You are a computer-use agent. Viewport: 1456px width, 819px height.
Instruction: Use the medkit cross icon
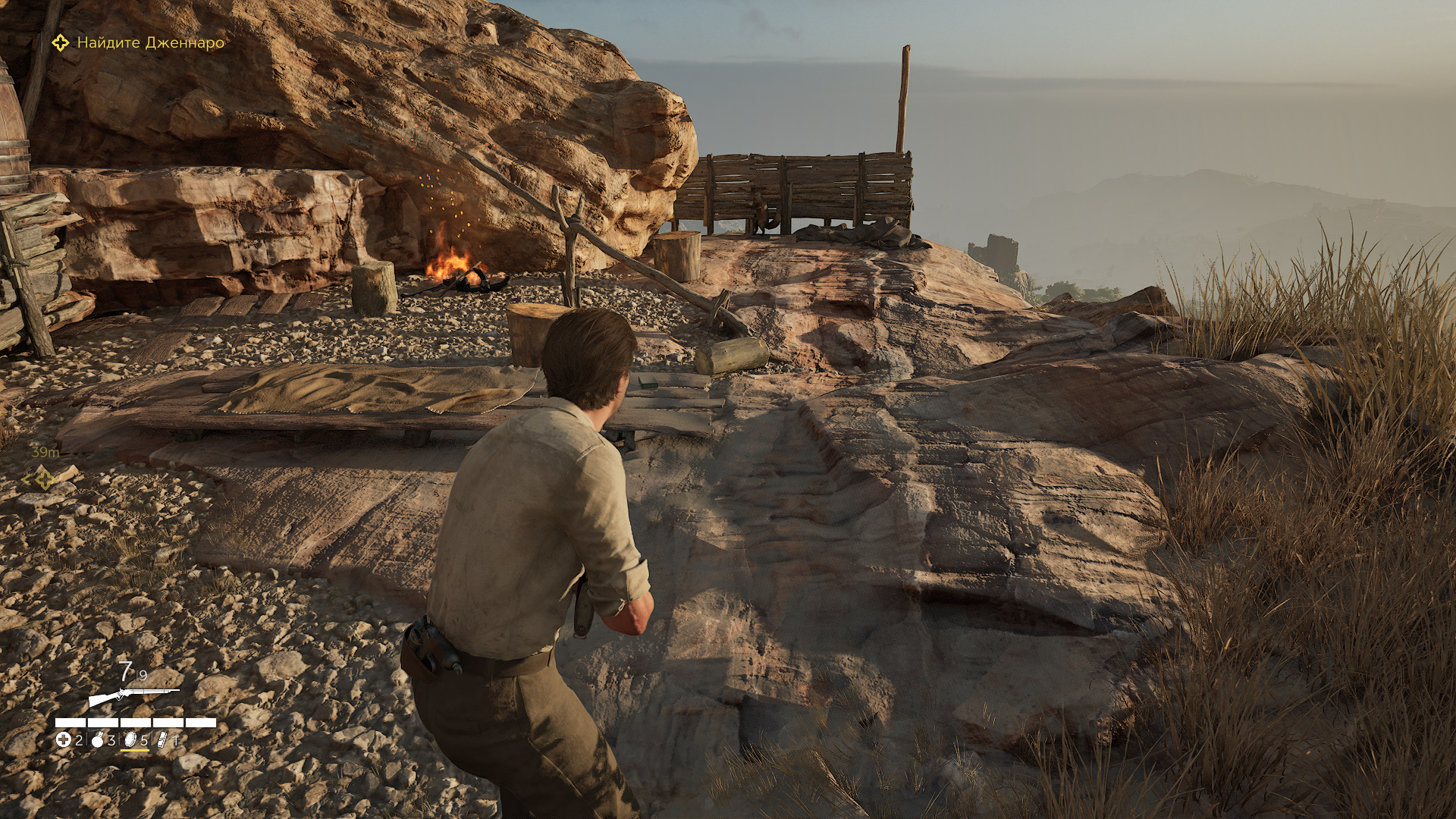coord(64,739)
